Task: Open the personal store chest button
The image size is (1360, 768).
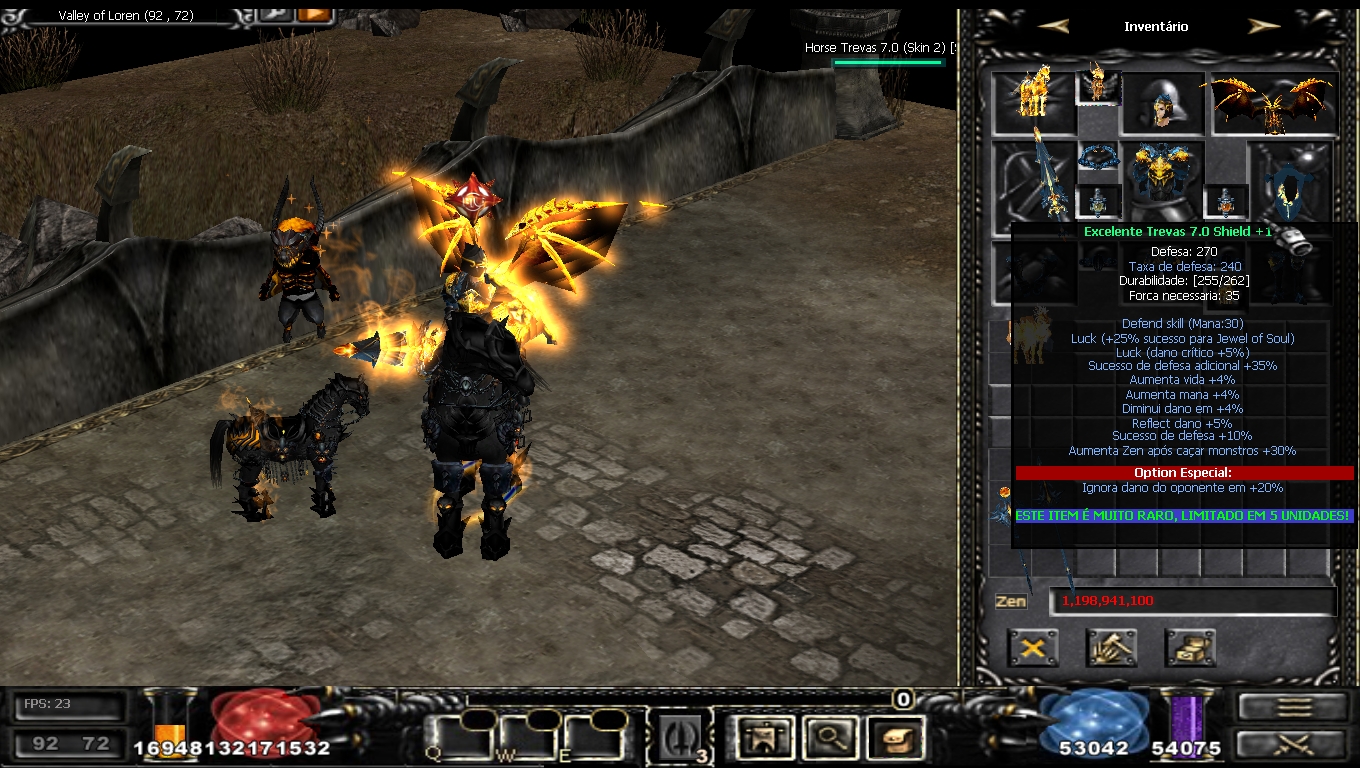Action: [x=1190, y=648]
